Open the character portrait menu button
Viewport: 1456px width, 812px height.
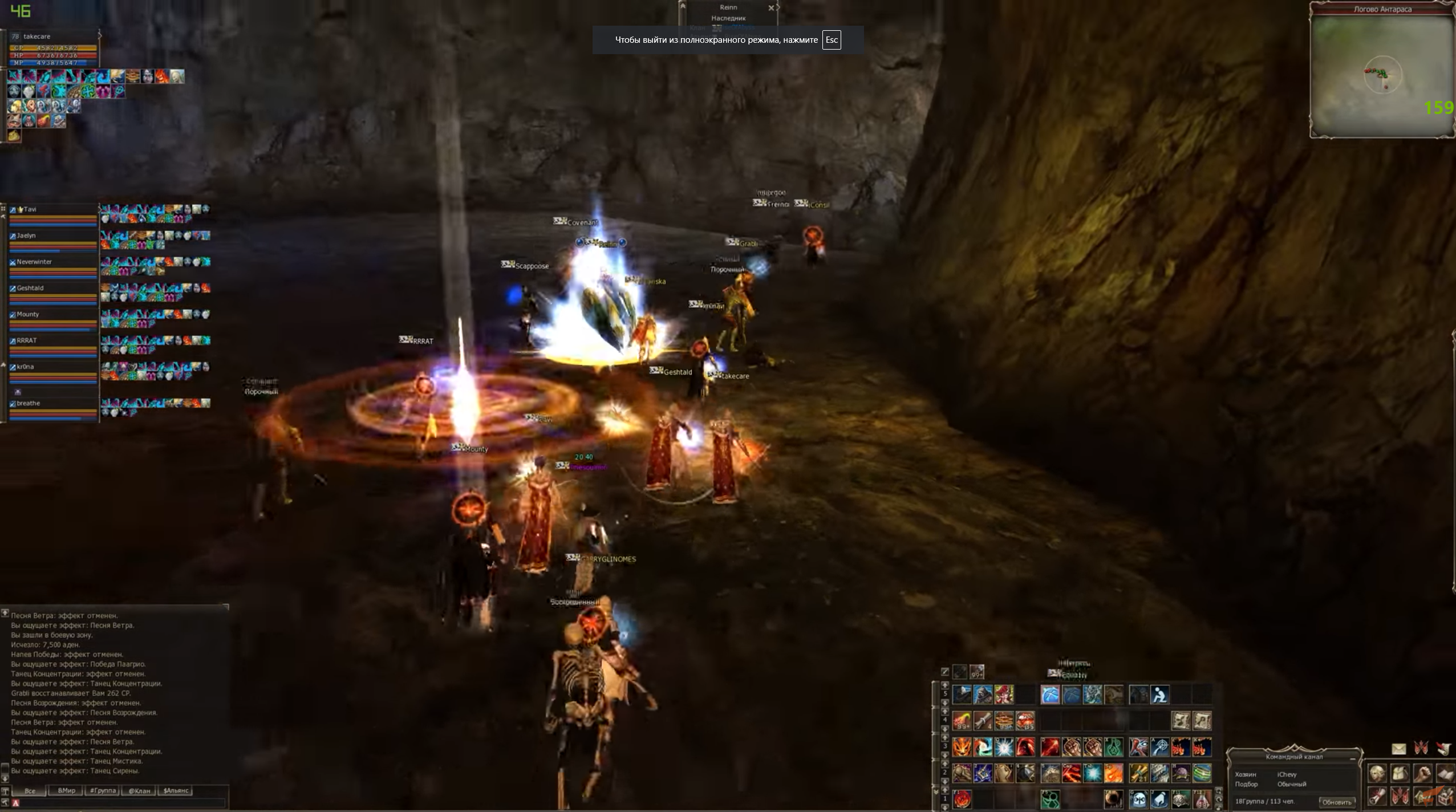pyautogui.click(x=1377, y=774)
